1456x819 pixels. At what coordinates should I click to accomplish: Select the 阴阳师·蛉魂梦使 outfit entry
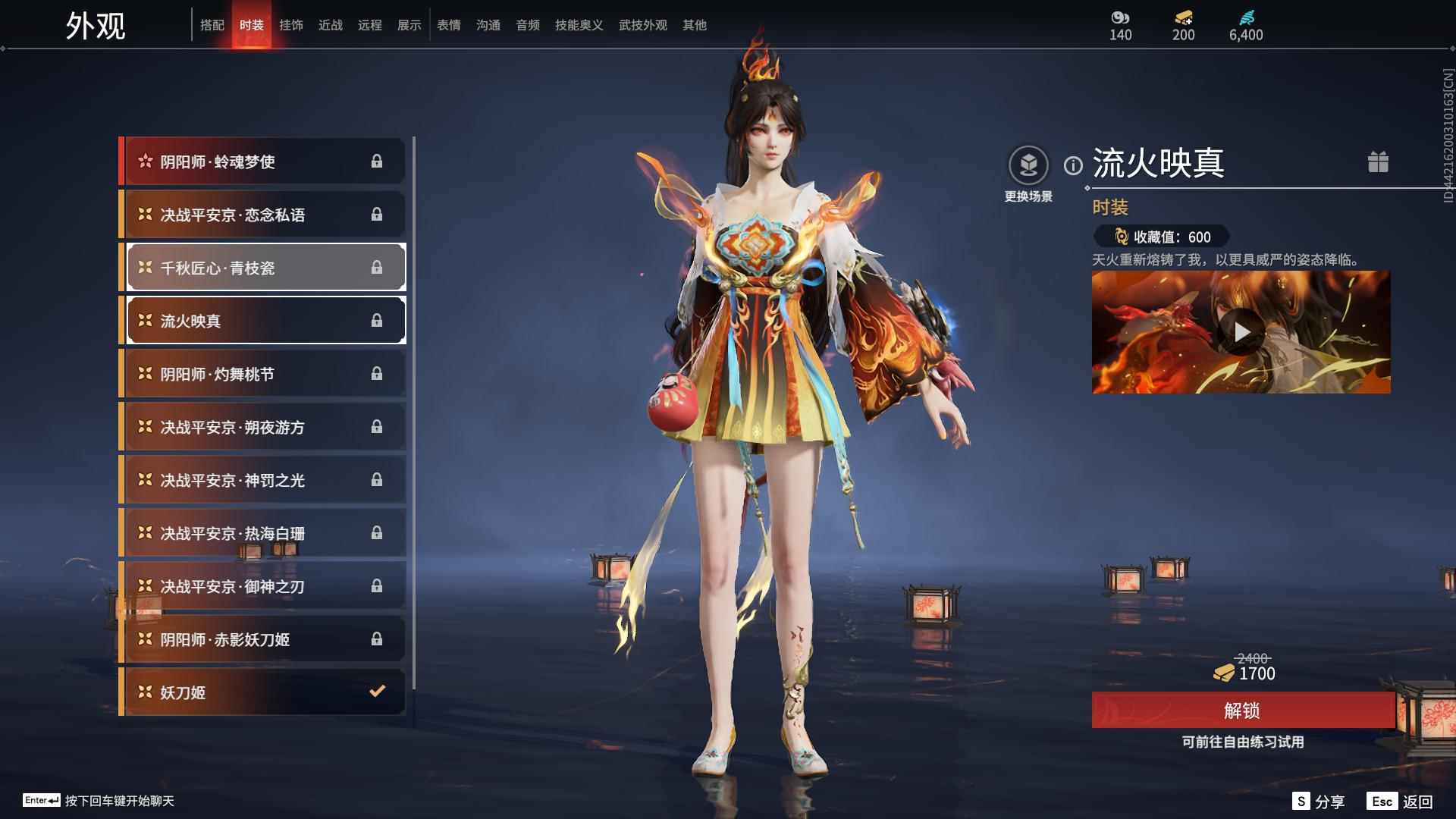250,161
